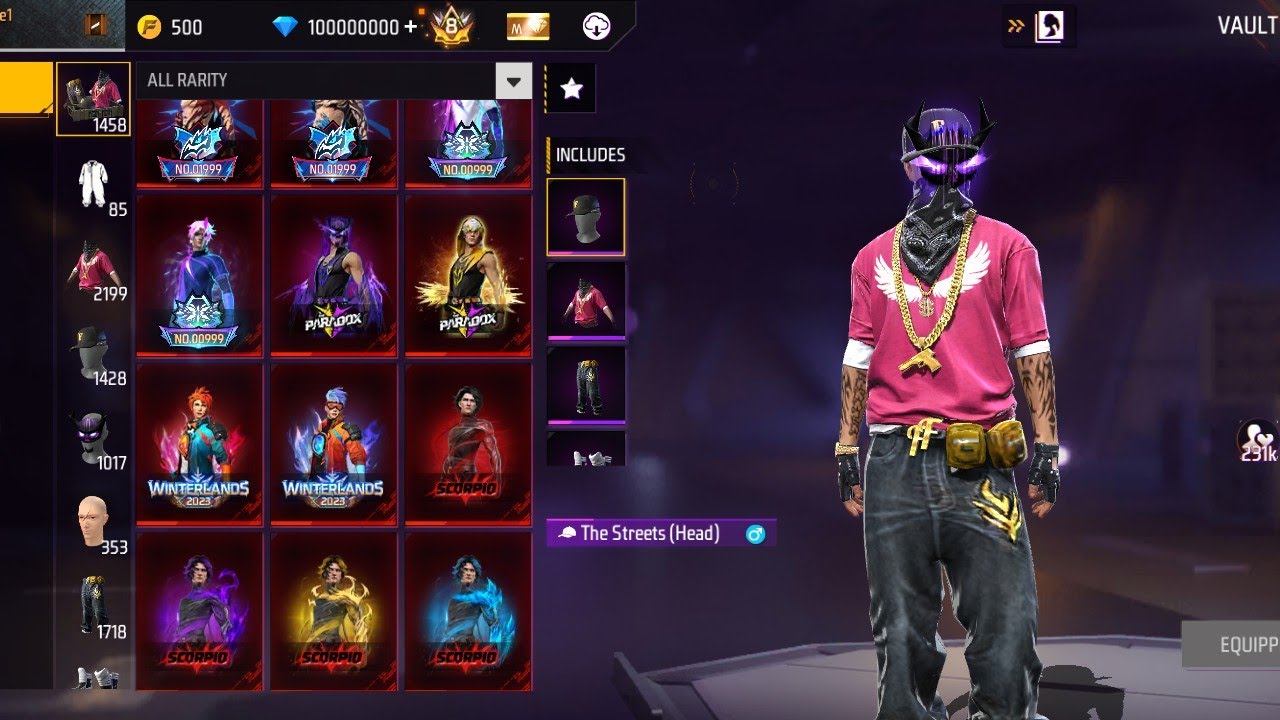Switch to the pants bottoms category
Image resolution: width=1280 pixels, height=720 pixels.
click(x=93, y=606)
